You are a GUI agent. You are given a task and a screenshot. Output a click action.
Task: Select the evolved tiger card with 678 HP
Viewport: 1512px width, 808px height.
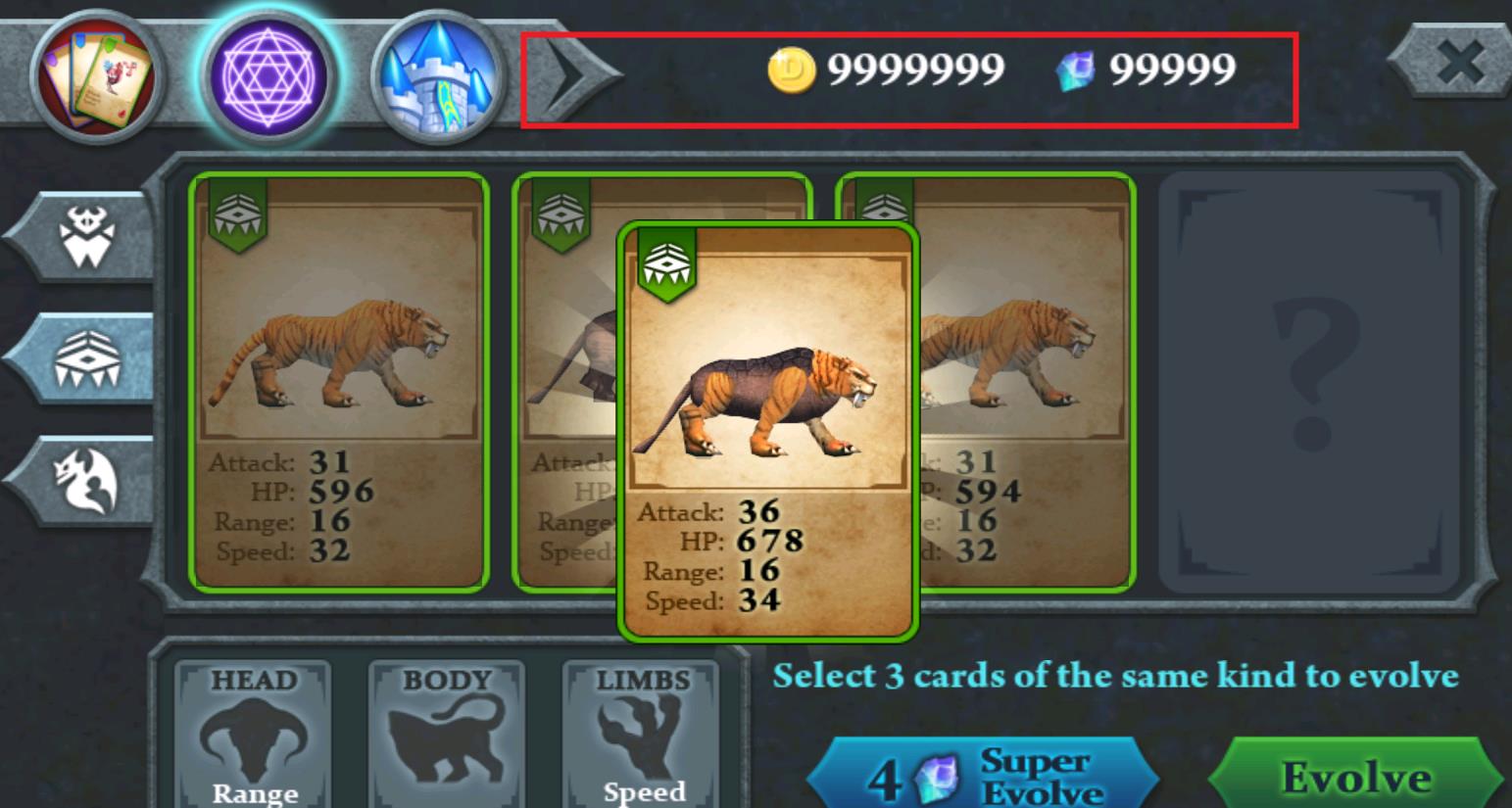[x=767, y=431]
